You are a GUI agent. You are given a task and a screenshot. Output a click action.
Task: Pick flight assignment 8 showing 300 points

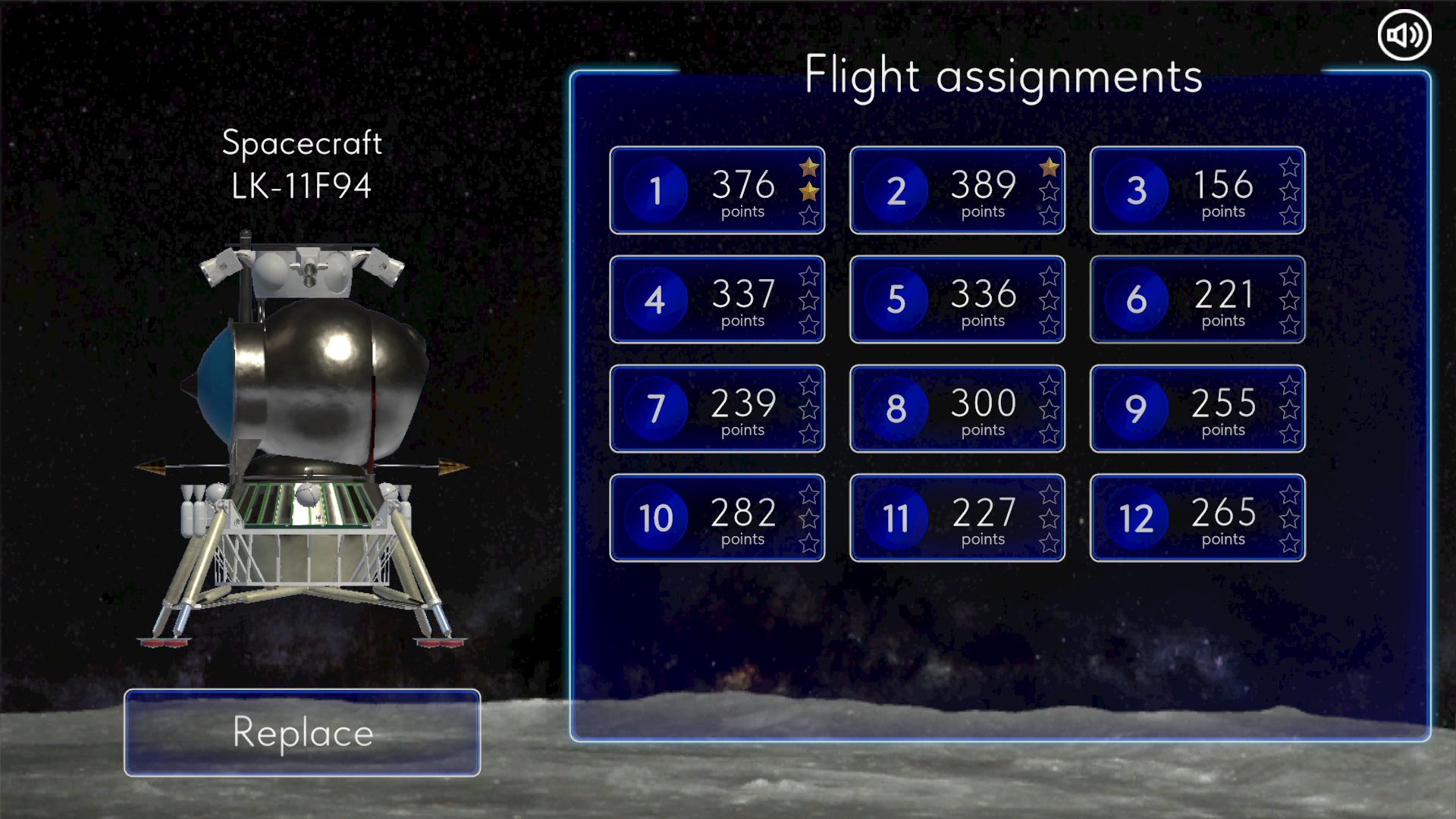click(957, 409)
